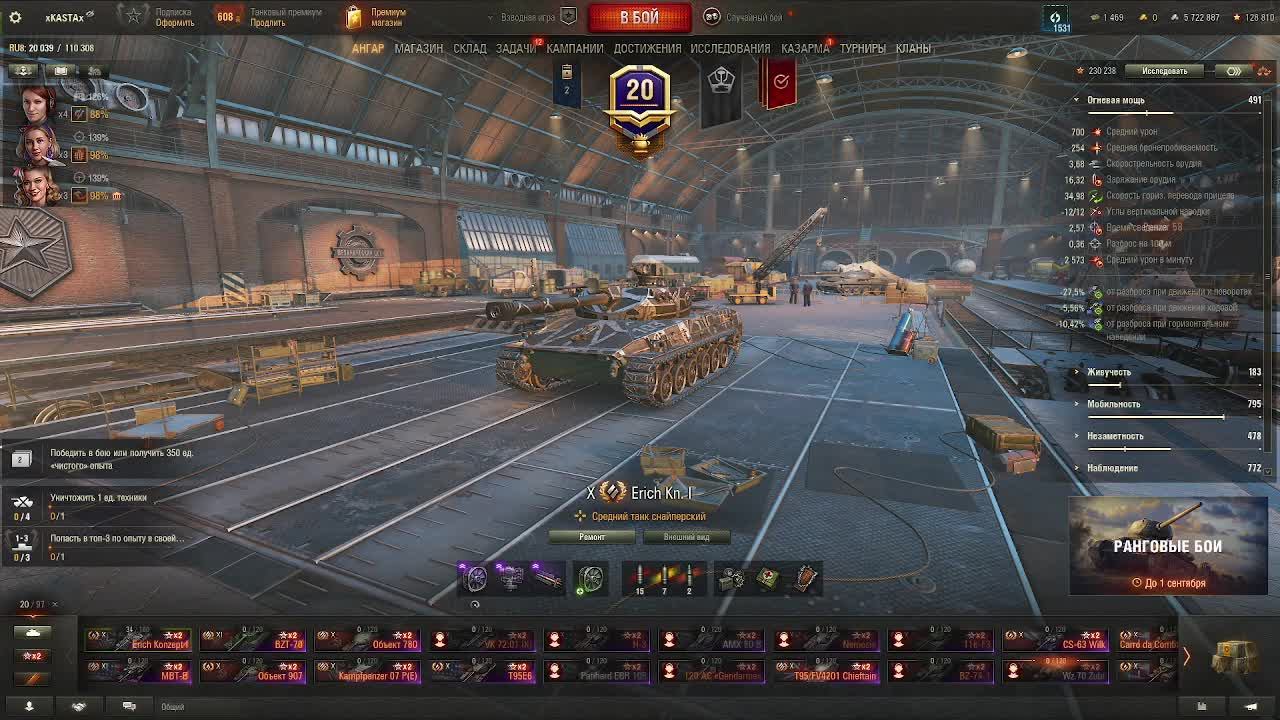The height and width of the screenshot is (720, 1280).
Task: Select the КЛАНЫ tab
Action: 913,48
